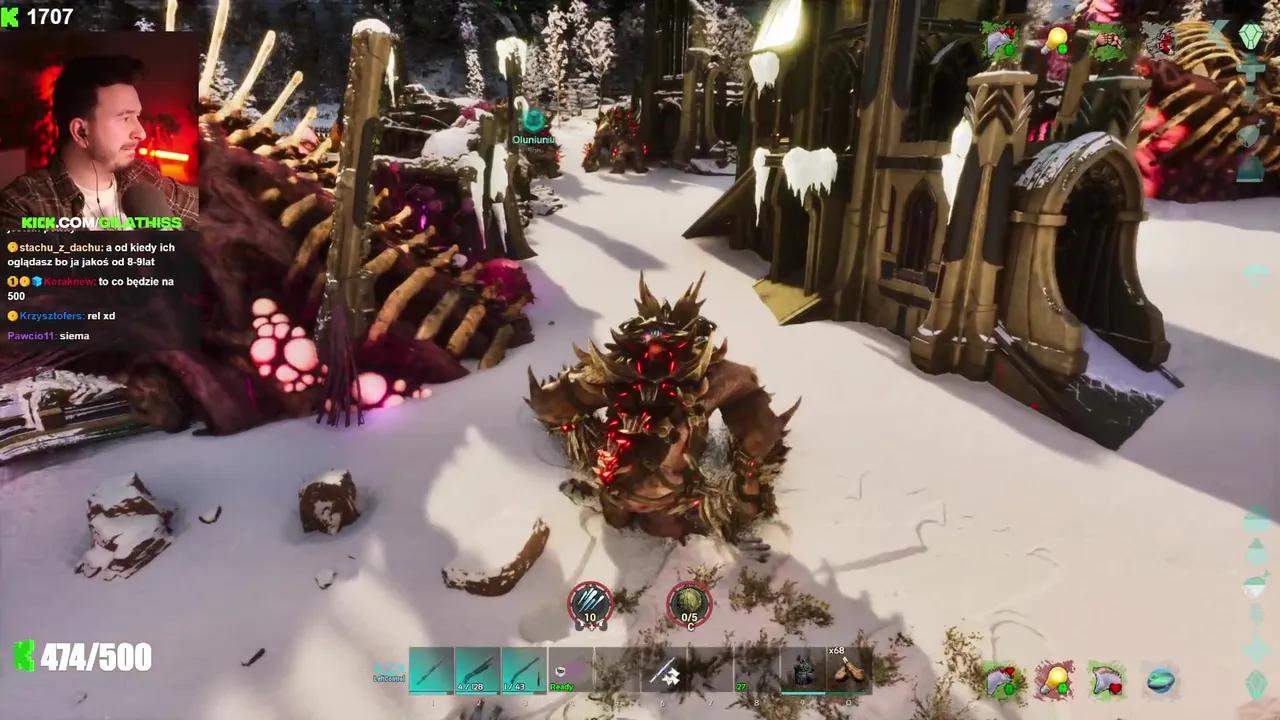This screenshot has width=1280, height=720.
Task: Click the dino head buff with only a red heart
Action: point(1106,681)
